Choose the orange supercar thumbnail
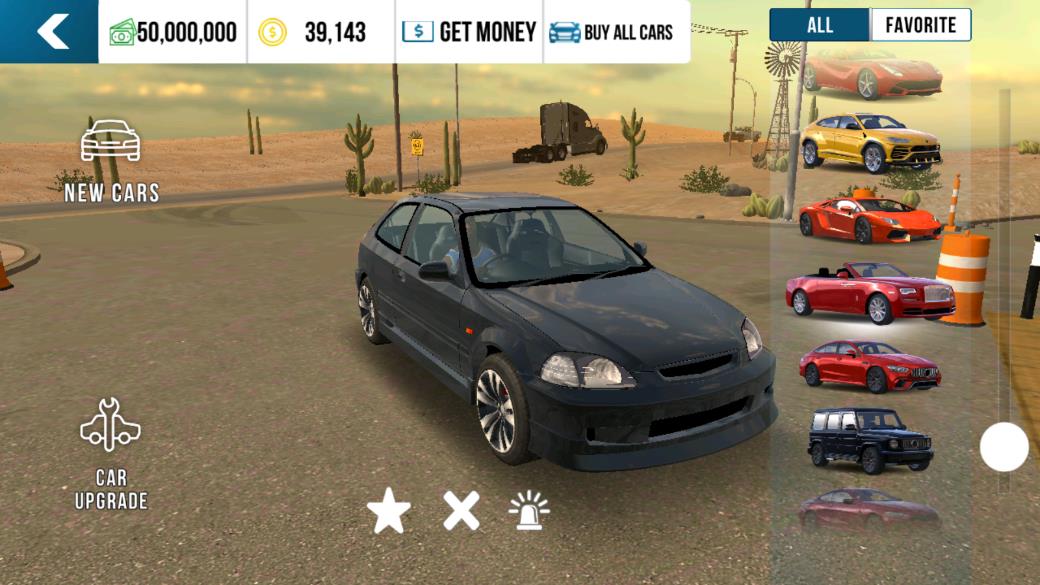The width and height of the screenshot is (1040, 585). 869,219
